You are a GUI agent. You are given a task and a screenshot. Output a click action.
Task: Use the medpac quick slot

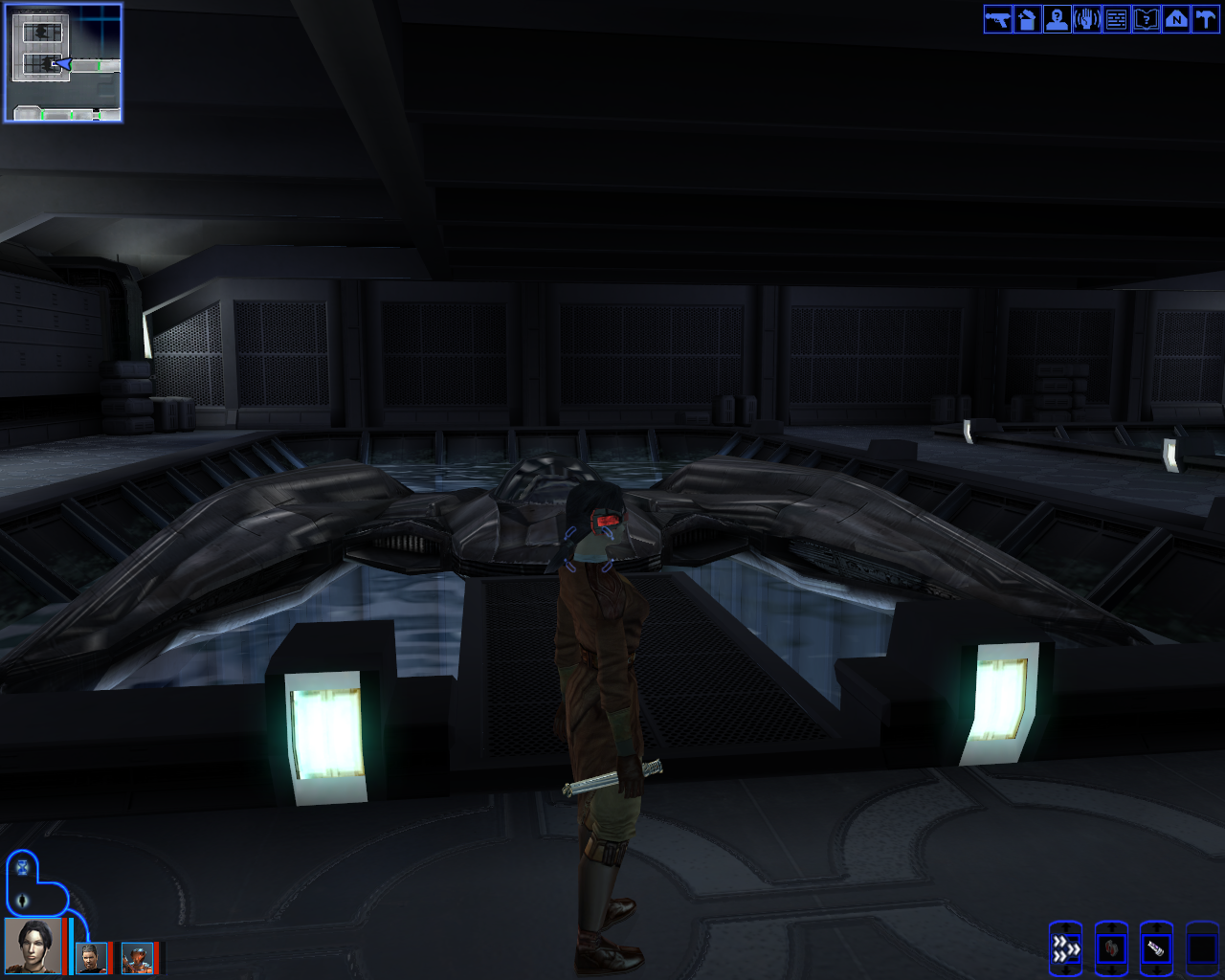(1111, 949)
